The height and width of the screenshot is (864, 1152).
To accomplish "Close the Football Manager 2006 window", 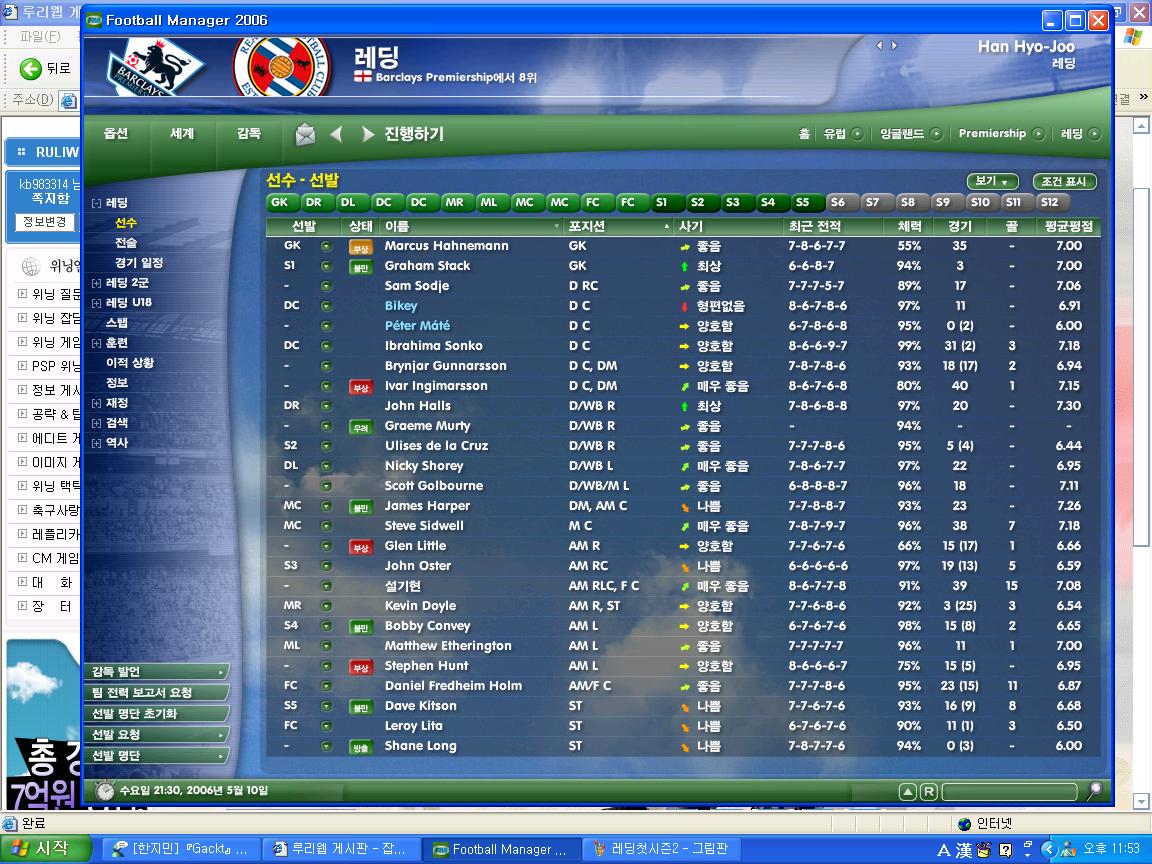I will 1098,20.
